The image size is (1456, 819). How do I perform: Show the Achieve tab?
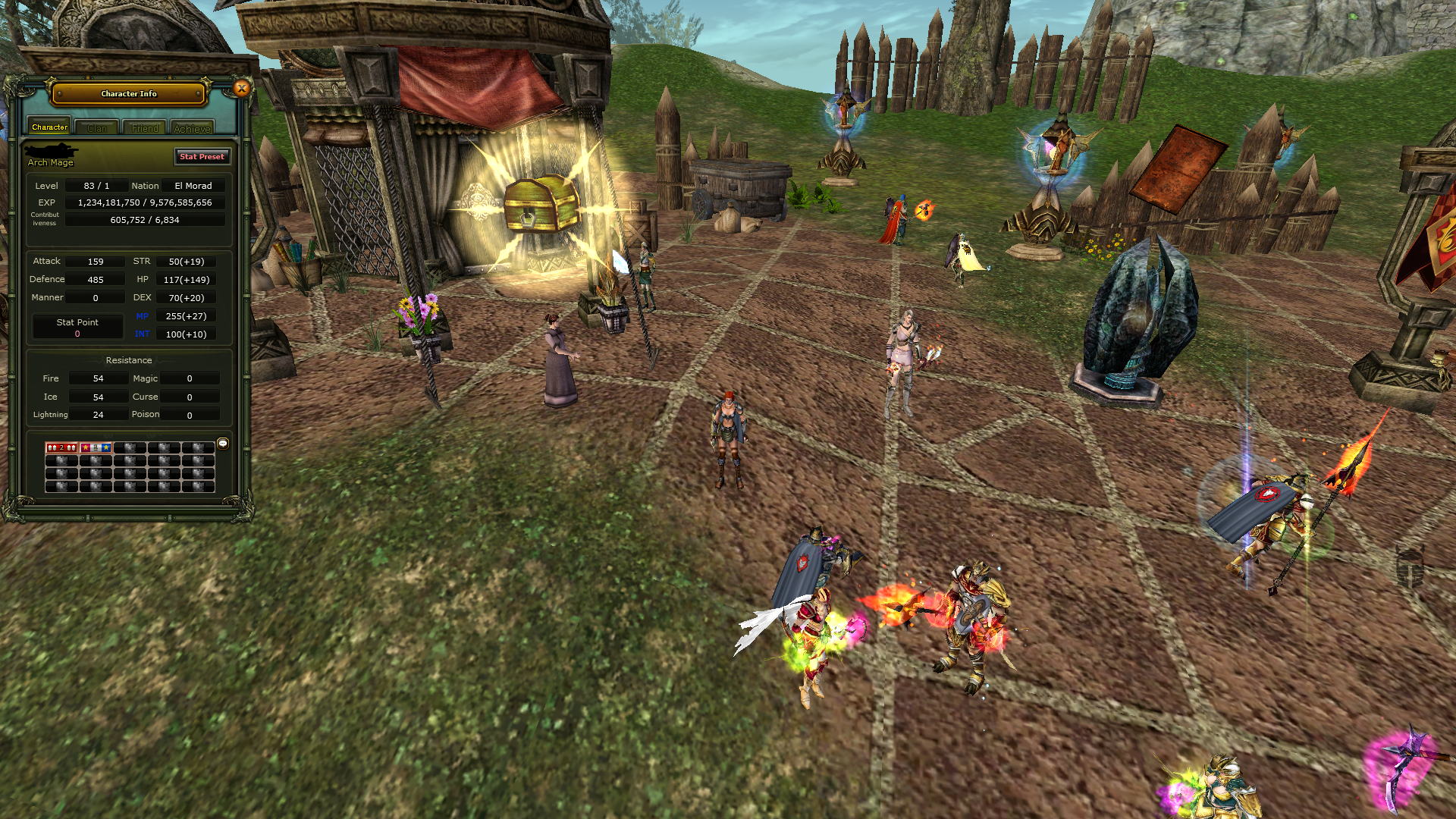click(x=192, y=128)
